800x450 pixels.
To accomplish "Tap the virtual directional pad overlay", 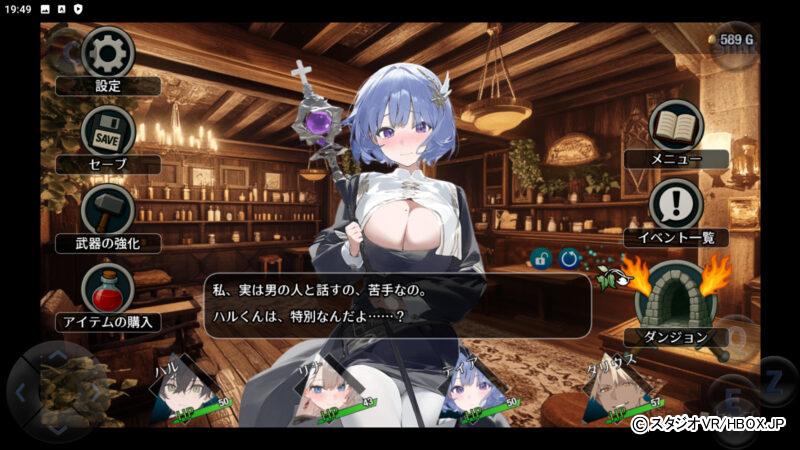I will (x=56, y=388).
